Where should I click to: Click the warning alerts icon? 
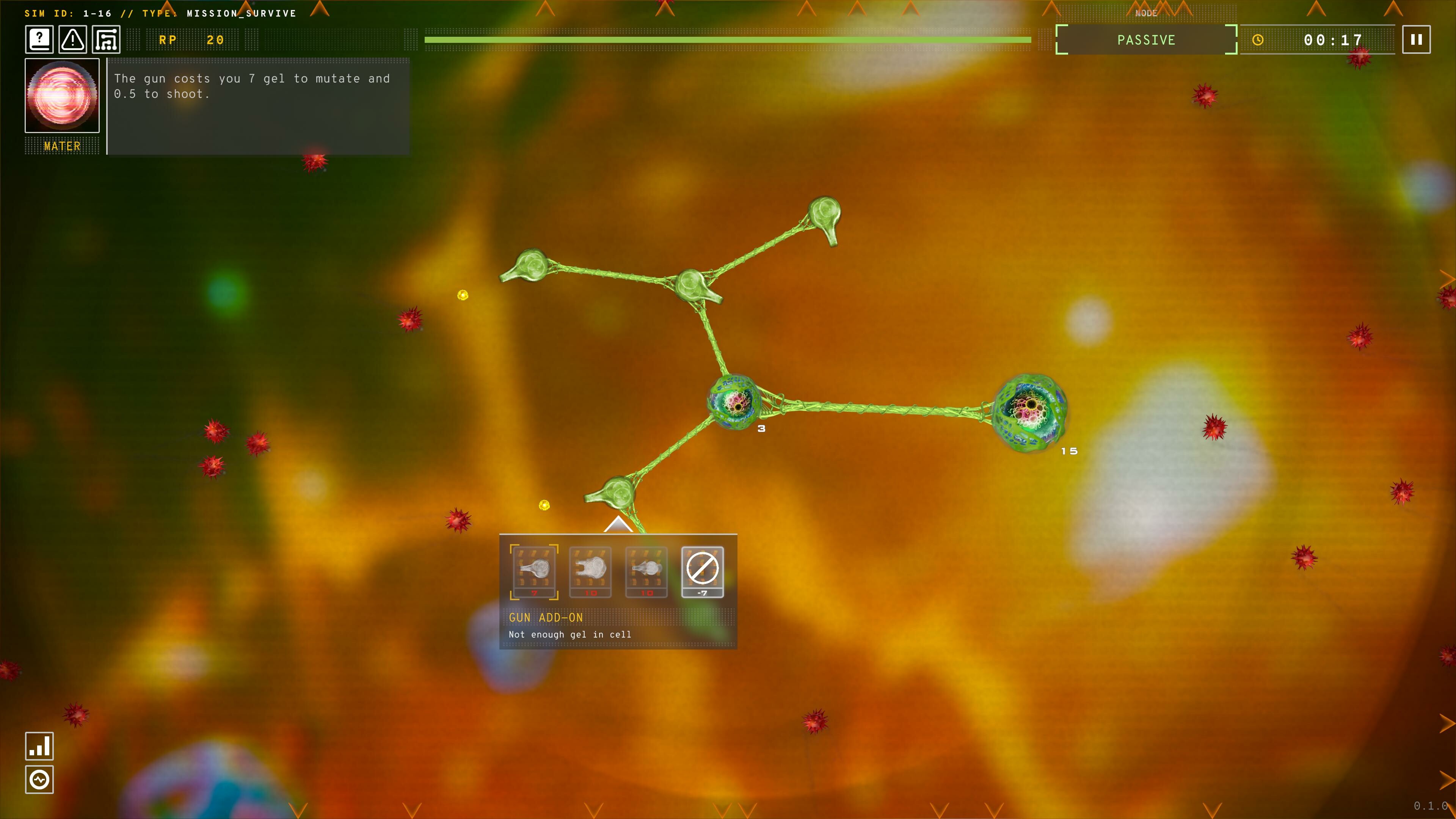pyautogui.click(x=72, y=39)
